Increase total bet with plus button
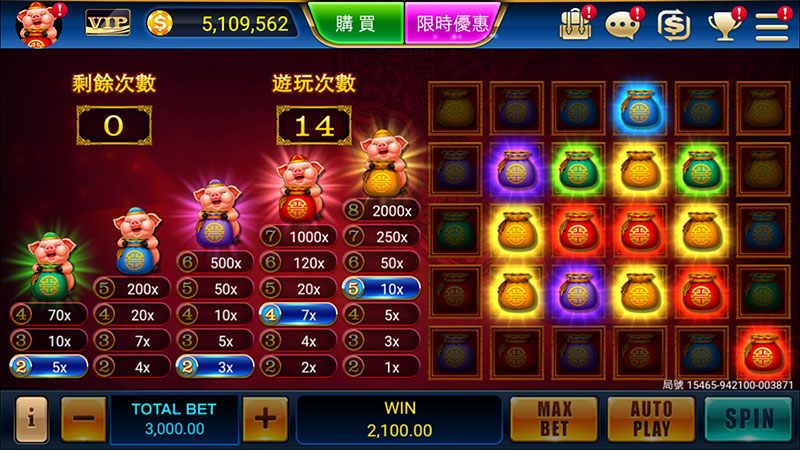This screenshot has width=800, height=450. pyautogui.click(x=264, y=418)
